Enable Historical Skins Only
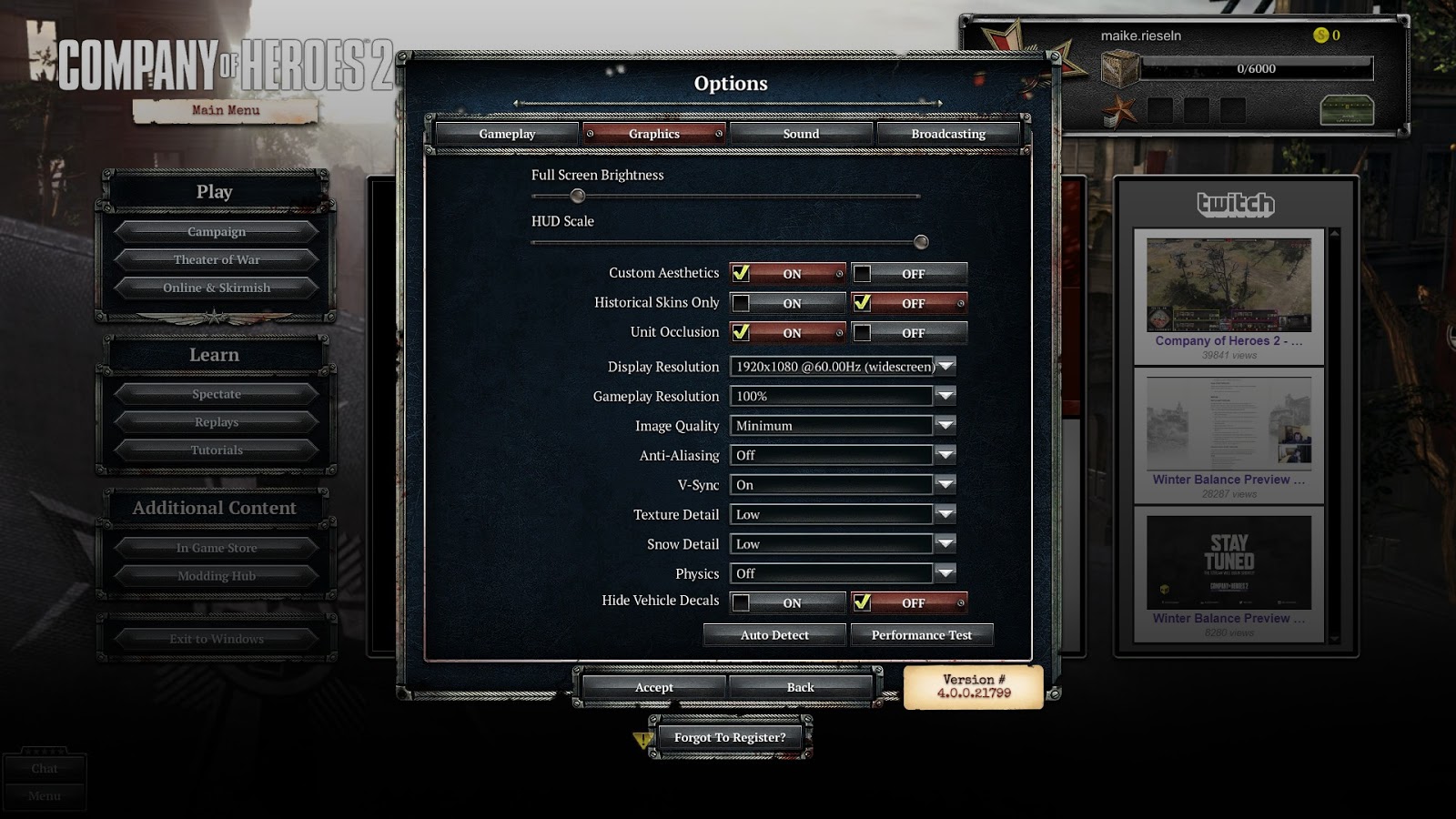 click(784, 302)
